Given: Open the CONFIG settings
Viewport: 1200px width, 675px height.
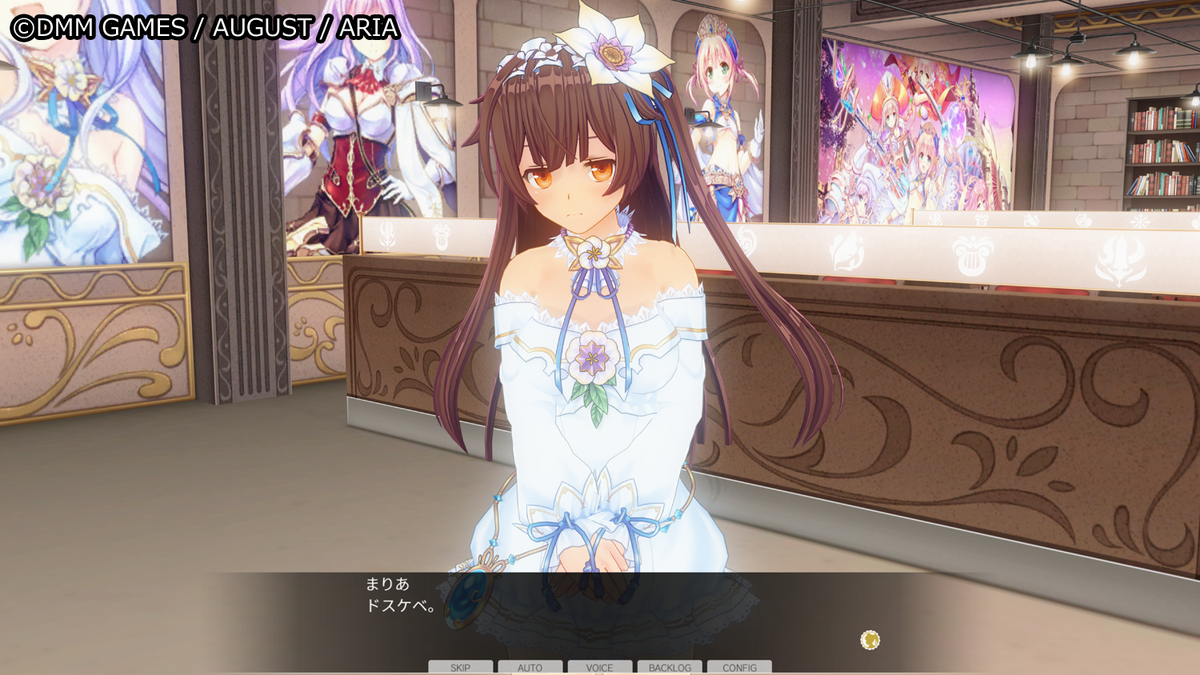Looking at the screenshot, I should (739, 667).
